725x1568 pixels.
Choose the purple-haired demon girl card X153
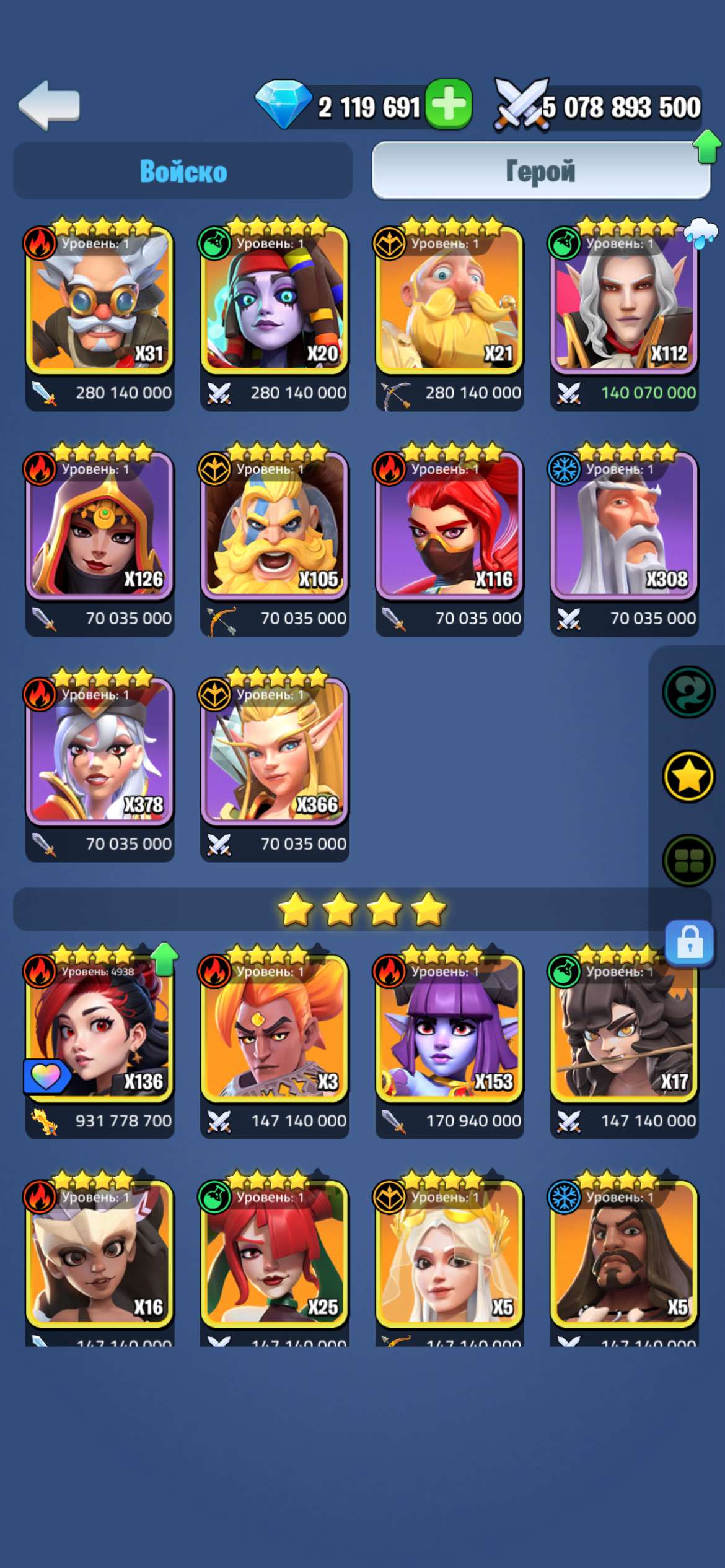(x=449, y=1029)
